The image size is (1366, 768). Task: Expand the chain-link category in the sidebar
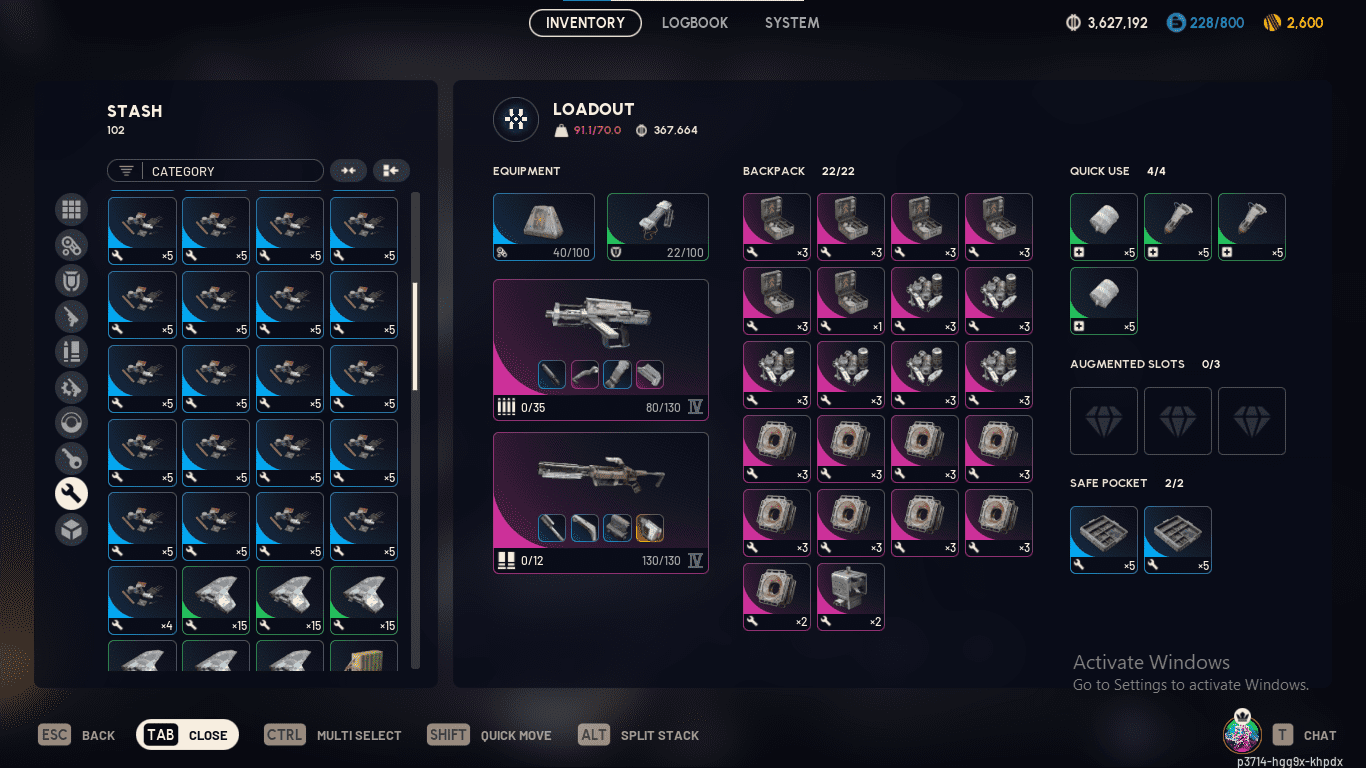pyautogui.click(x=71, y=245)
